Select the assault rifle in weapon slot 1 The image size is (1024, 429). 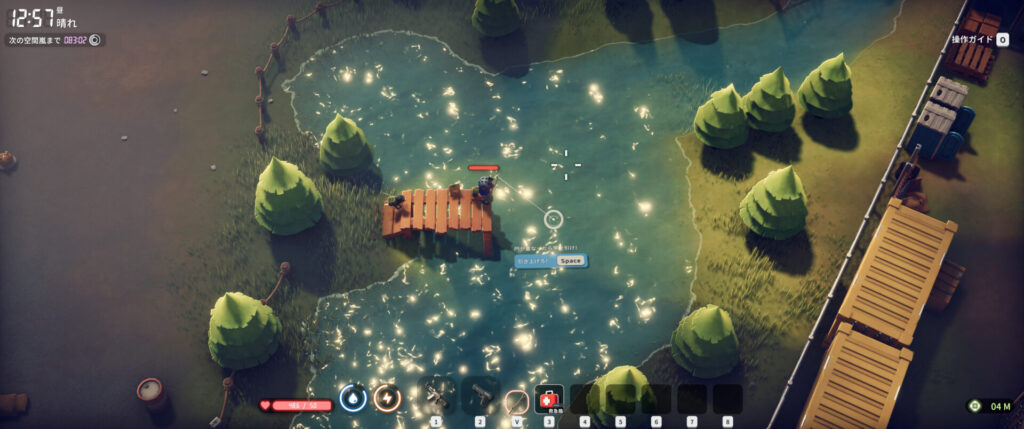[x=437, y=397]
